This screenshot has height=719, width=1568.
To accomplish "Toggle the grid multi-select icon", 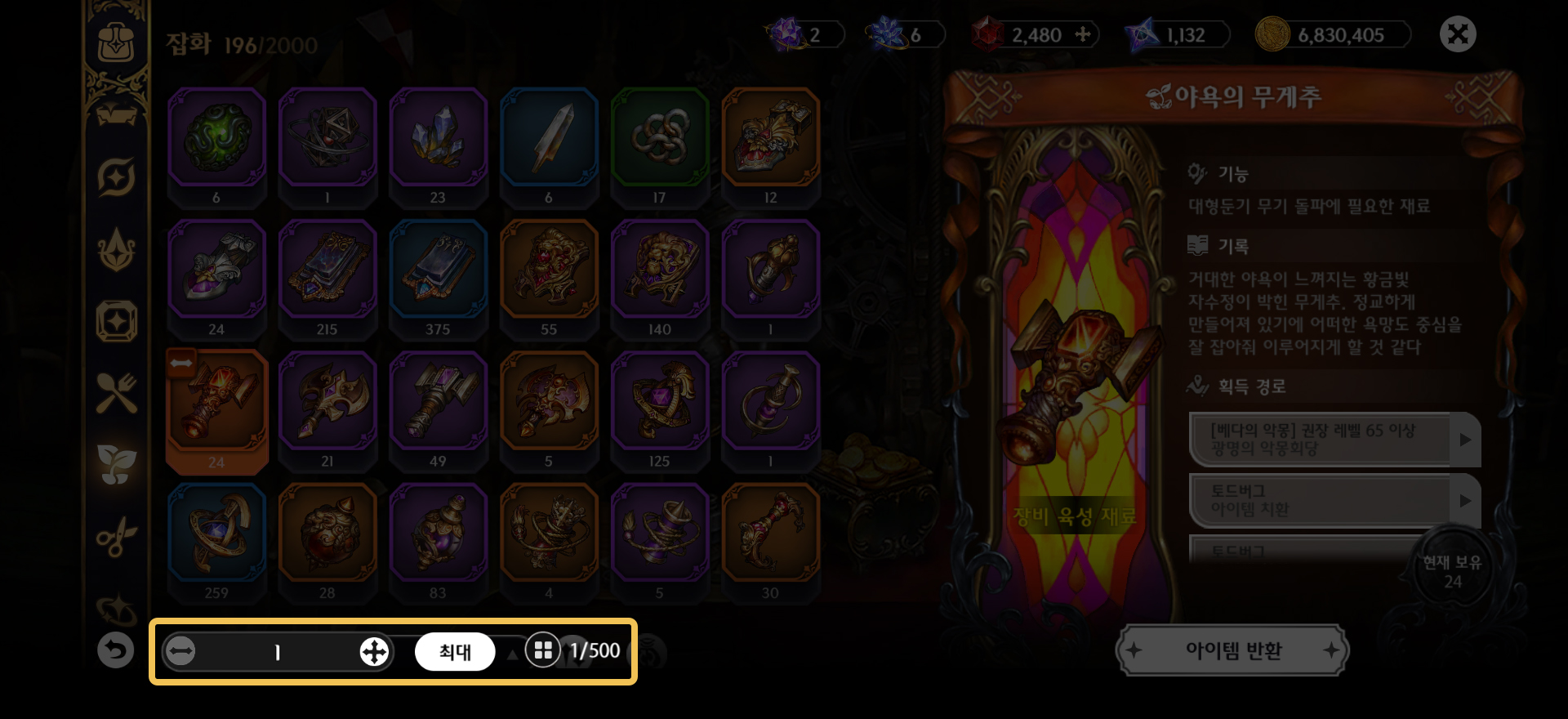I will 542,650.
